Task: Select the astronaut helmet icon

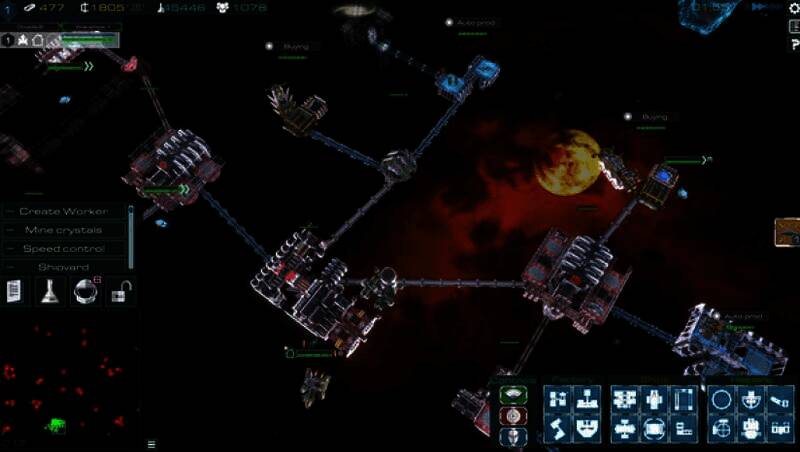Action: tap(84, 292)
